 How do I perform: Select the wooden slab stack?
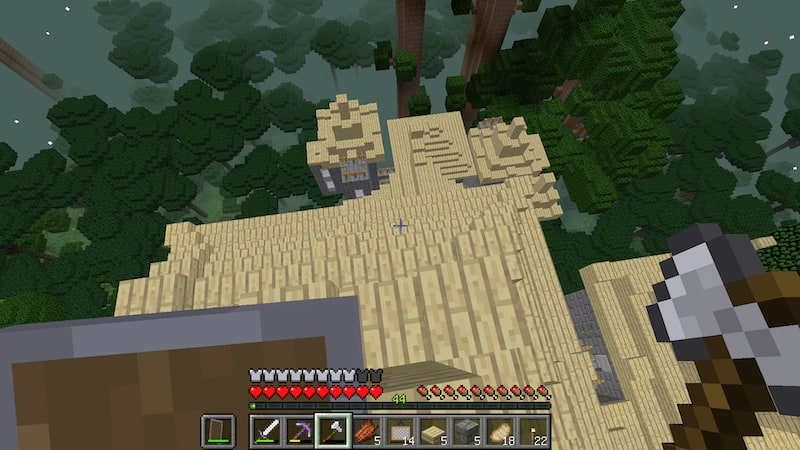(433, 431)
